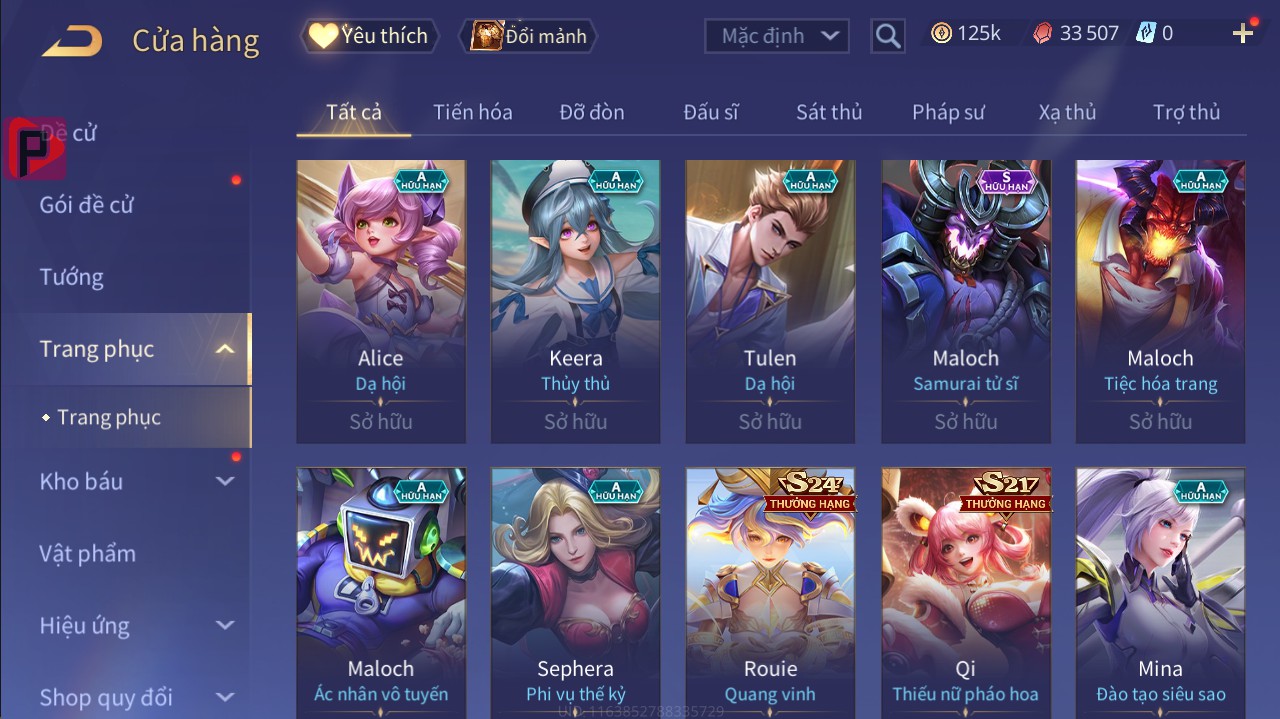Choose the Maloch Samurai tử sĩ skin

[965, 300]
